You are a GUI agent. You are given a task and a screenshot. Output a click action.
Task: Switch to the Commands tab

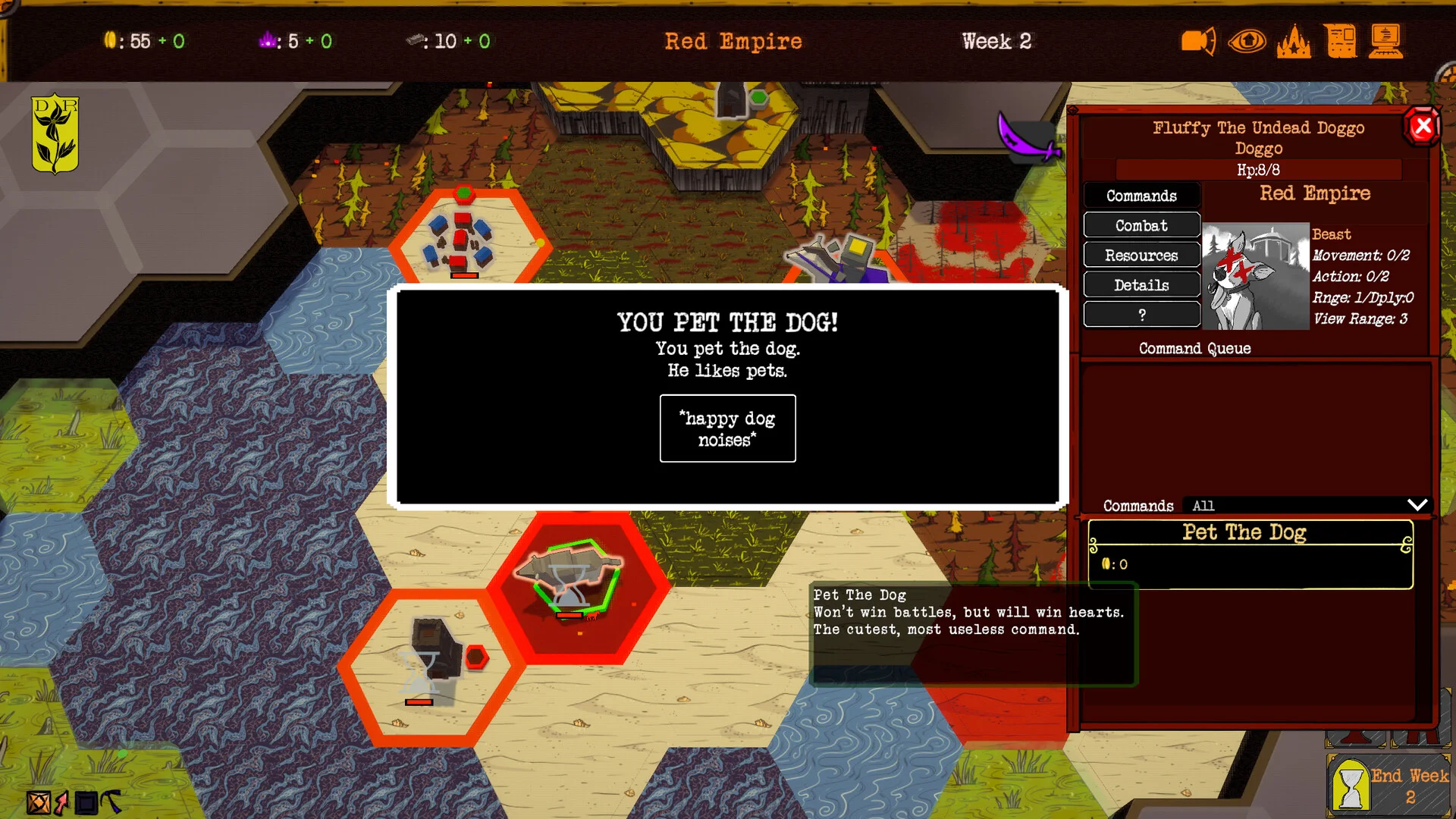pos(1141,196)
